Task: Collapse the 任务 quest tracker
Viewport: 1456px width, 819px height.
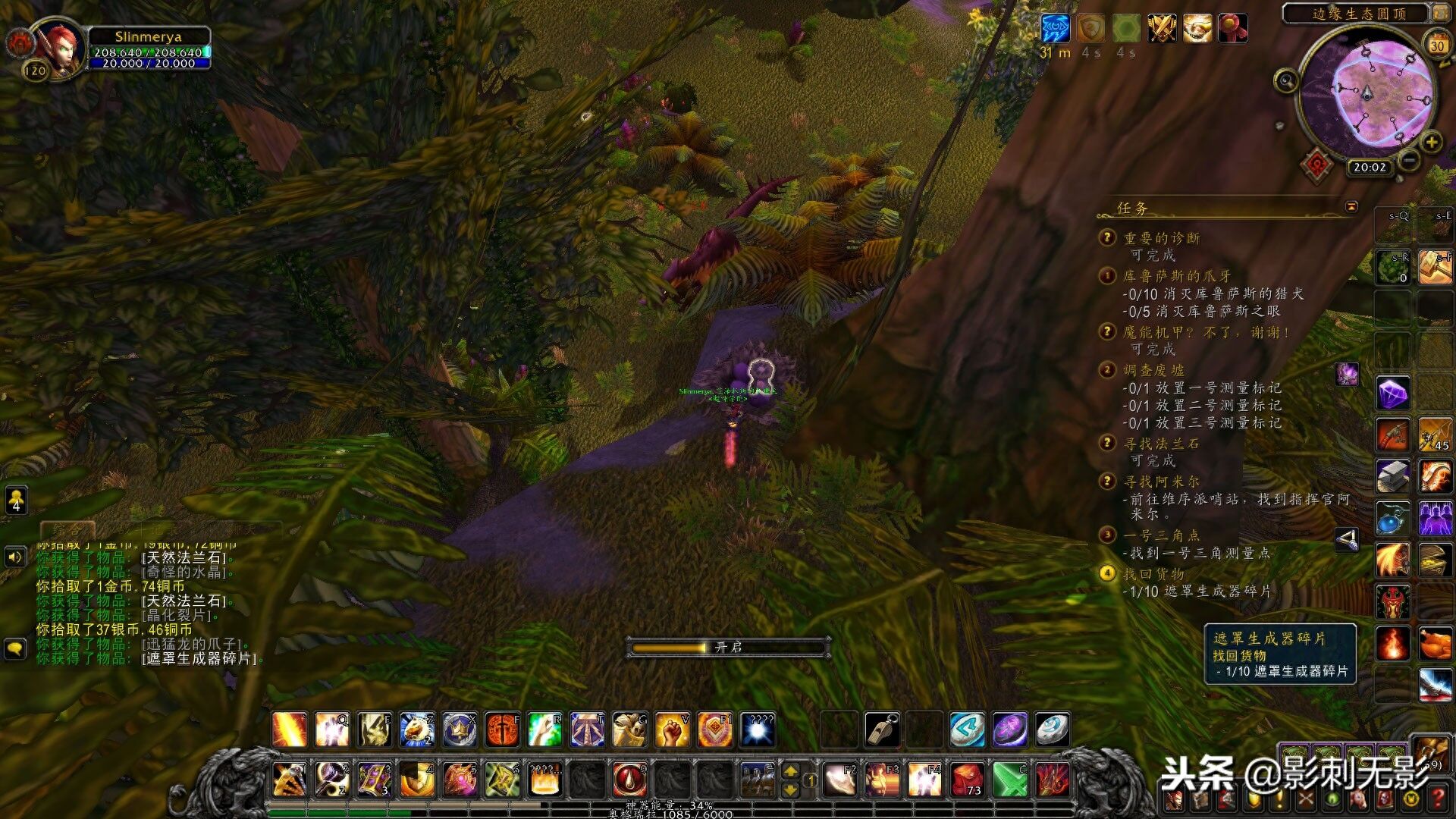Action: [x=1351, y=206]
